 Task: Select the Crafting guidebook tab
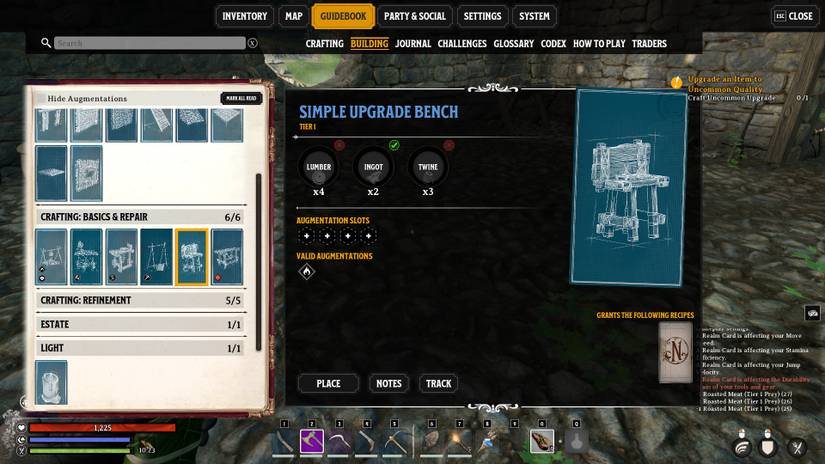click(324, 44)
